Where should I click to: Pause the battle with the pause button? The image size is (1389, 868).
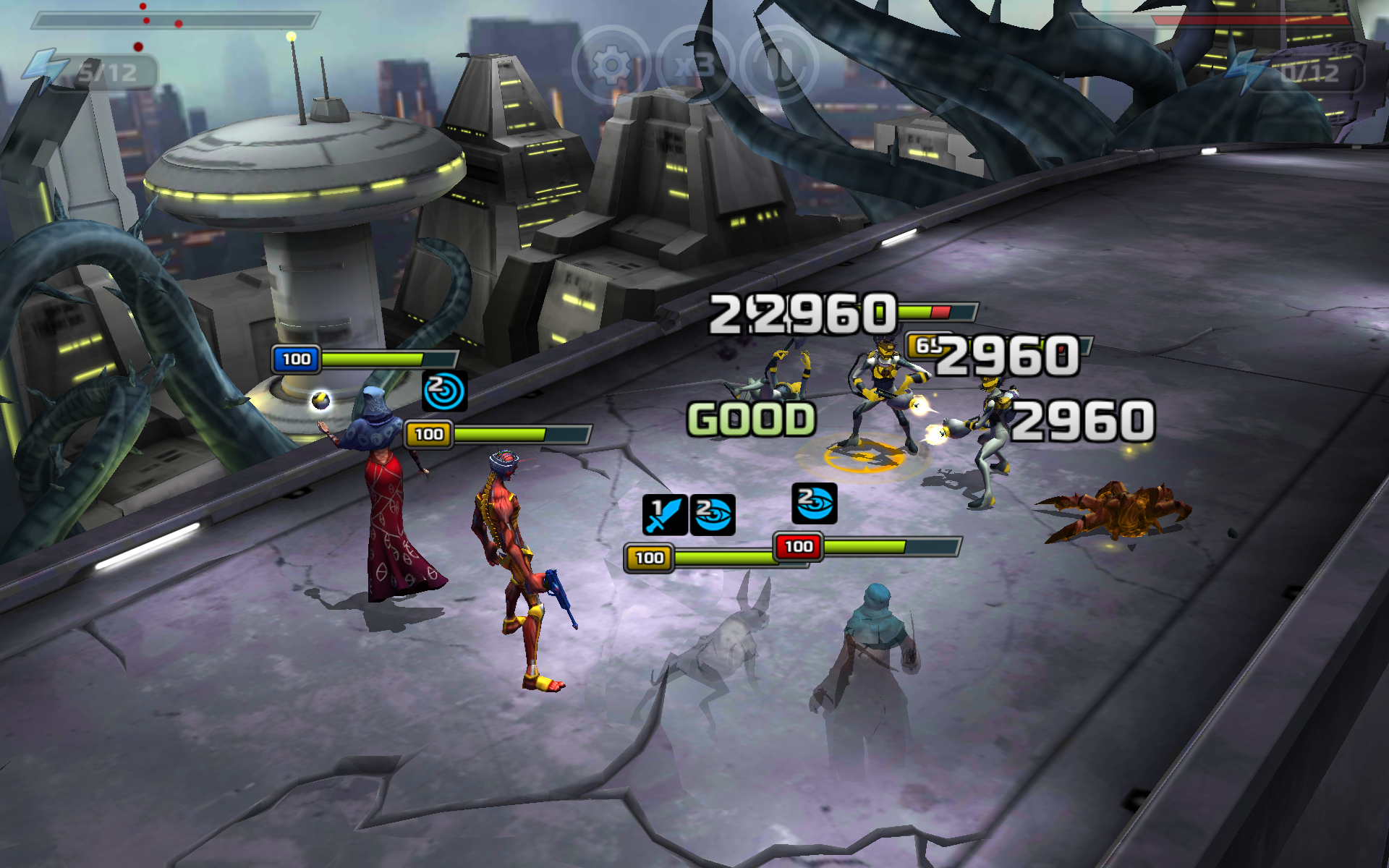(x=779, y=65)
